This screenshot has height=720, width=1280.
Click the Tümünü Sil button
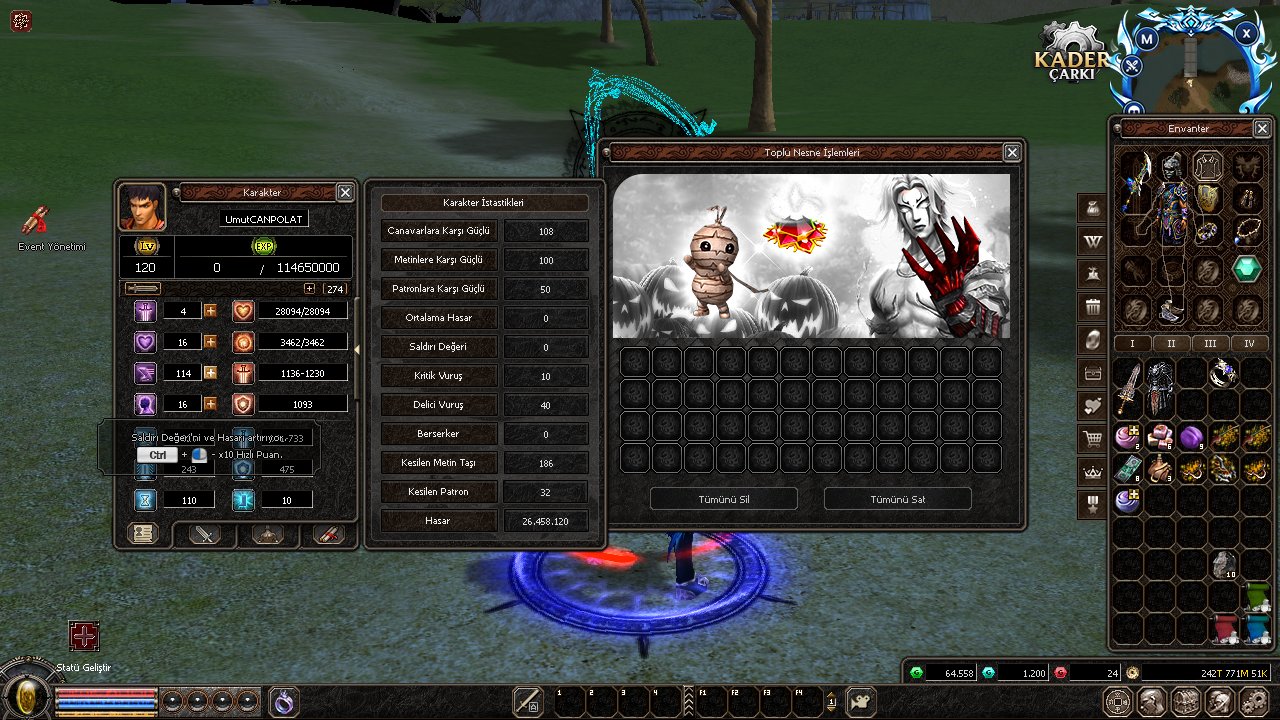(723, 499)
